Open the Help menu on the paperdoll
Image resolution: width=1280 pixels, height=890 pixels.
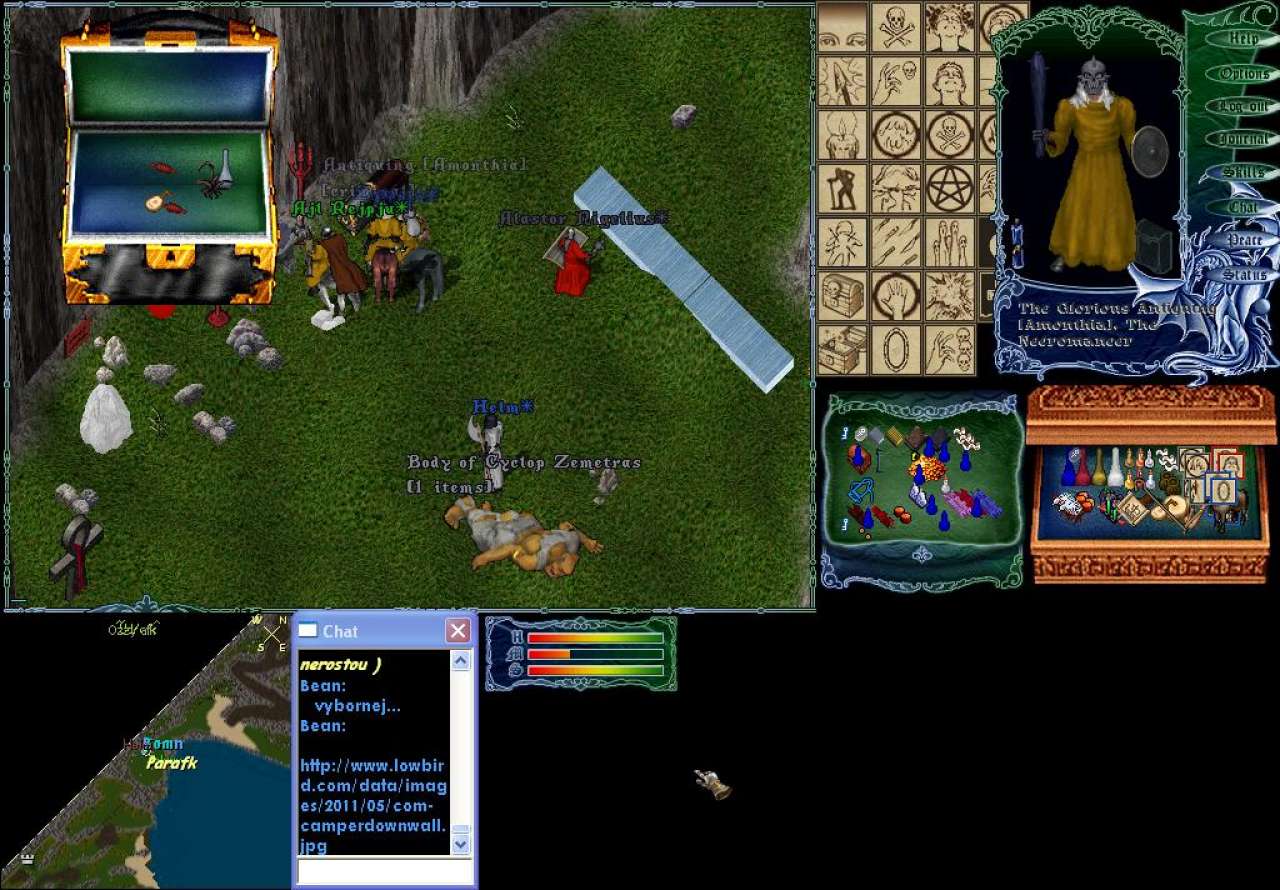pos(1243,38)
